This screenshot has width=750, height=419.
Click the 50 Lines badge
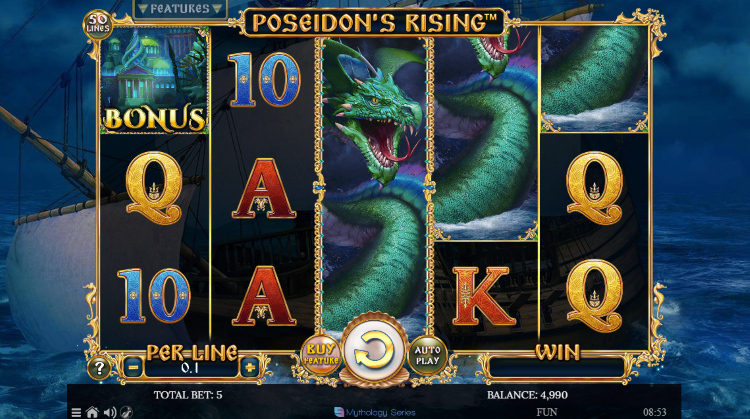pos(97,23)
